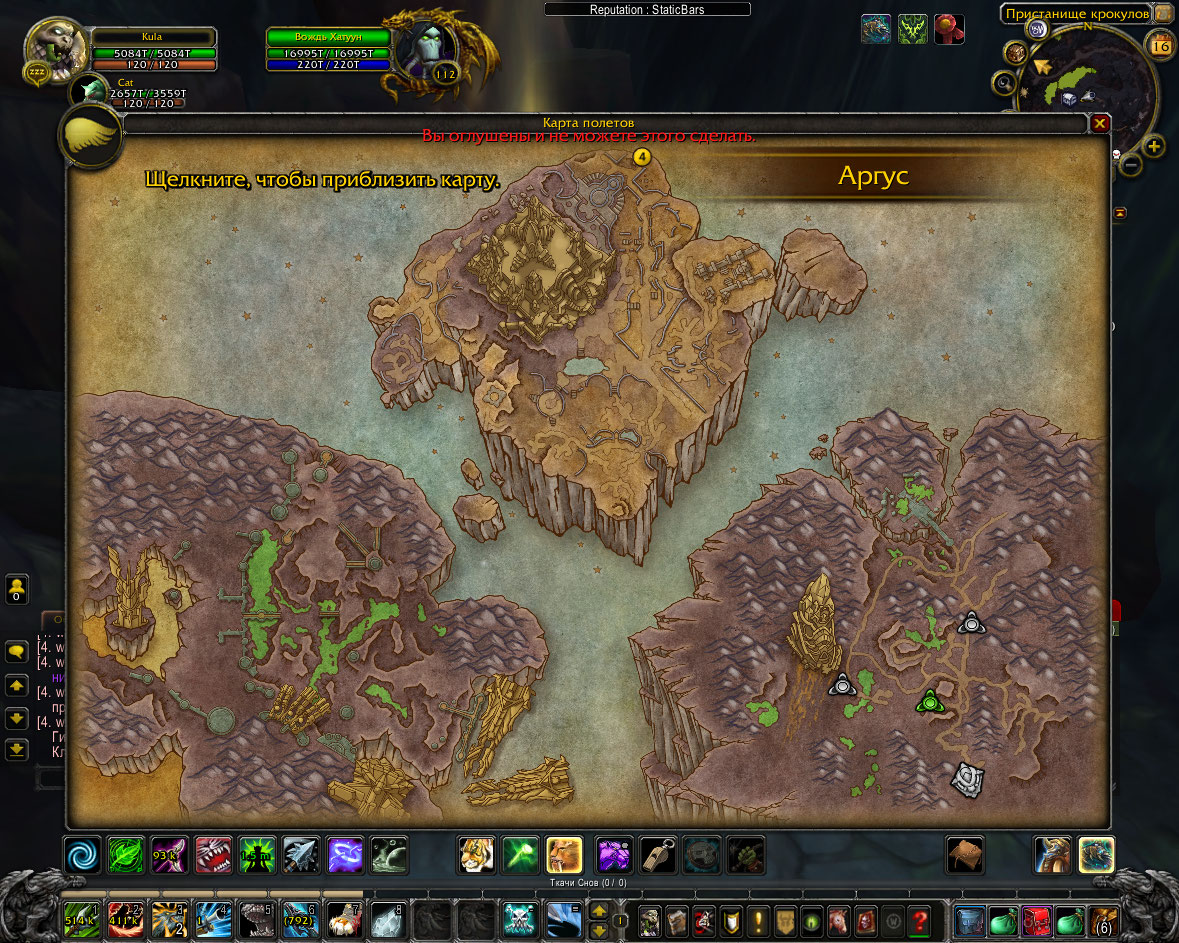
Task: Click the skull and crossbones action slot
Action: (520, 920)
